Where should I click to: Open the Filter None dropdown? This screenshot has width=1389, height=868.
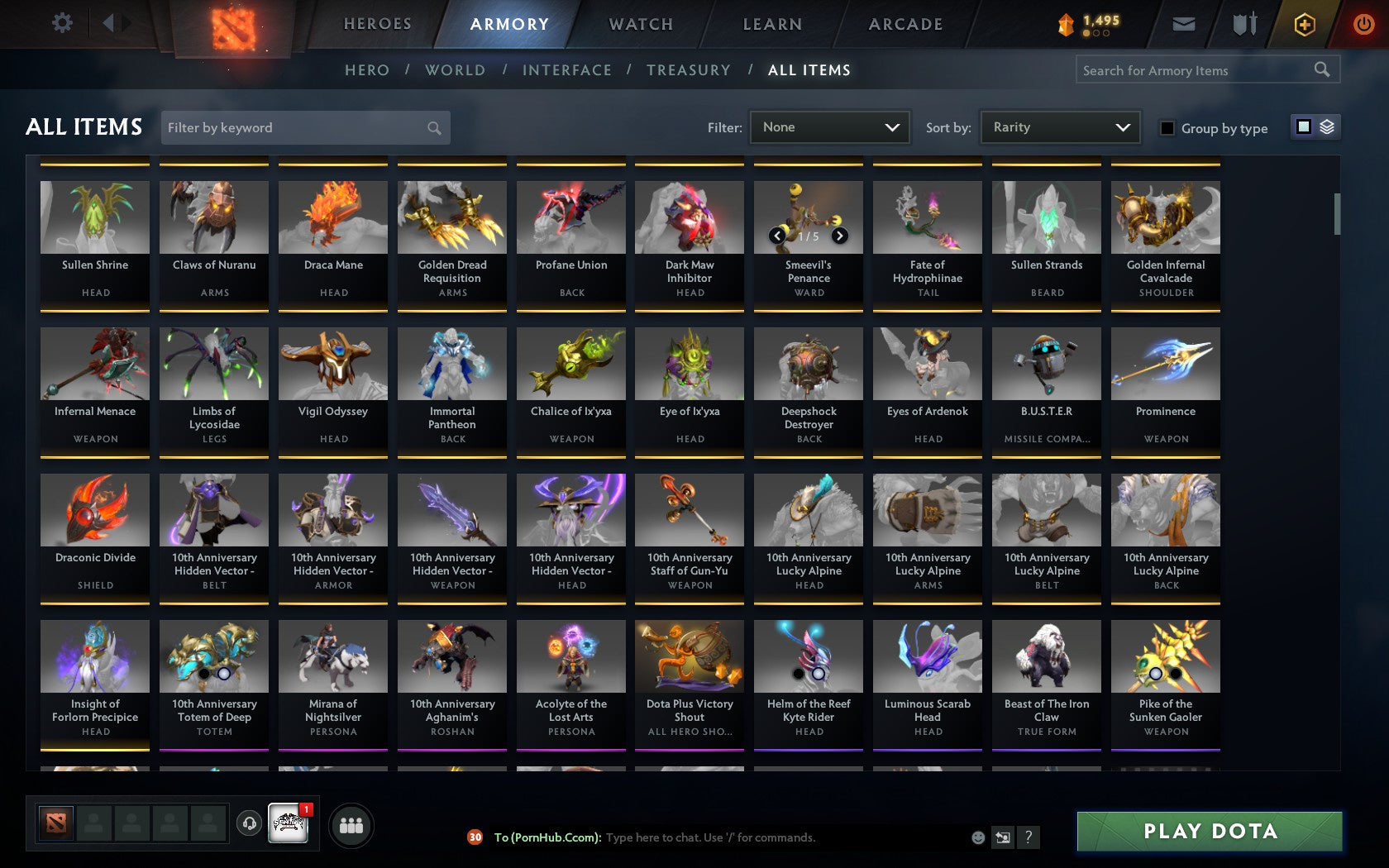[x=829, y=127]
